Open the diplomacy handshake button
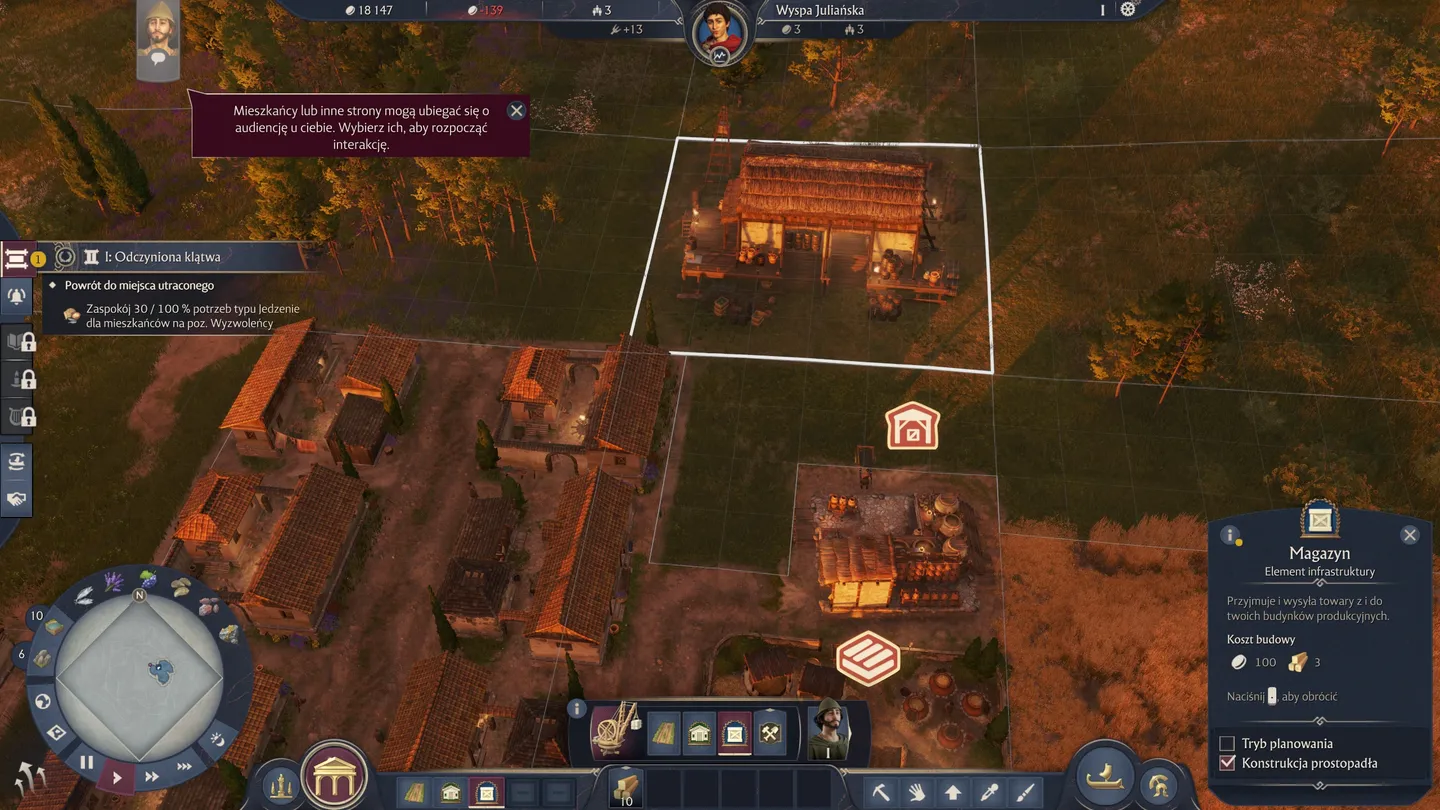 (17, 498)
